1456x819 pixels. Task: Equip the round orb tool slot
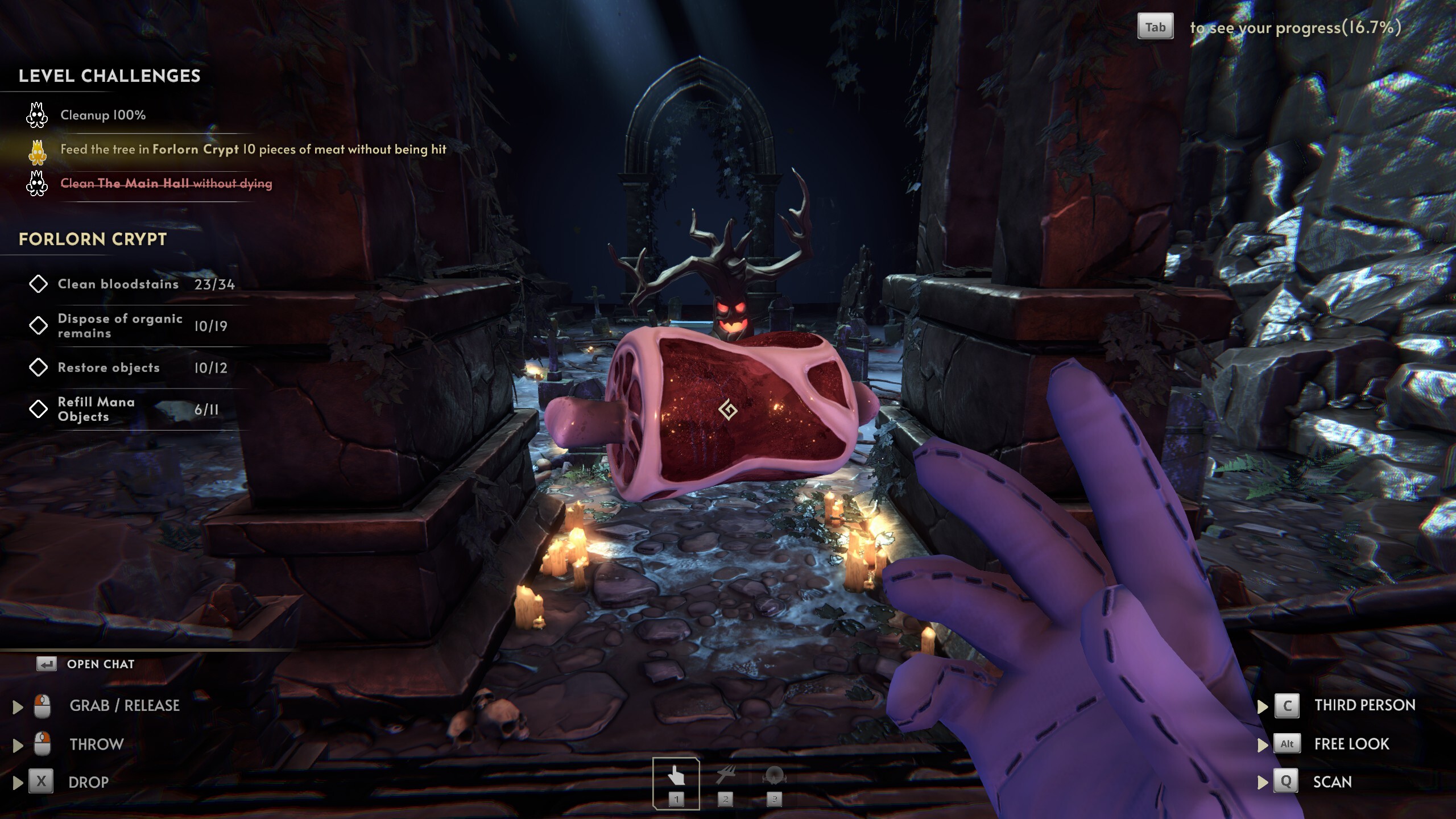[774, 782]
